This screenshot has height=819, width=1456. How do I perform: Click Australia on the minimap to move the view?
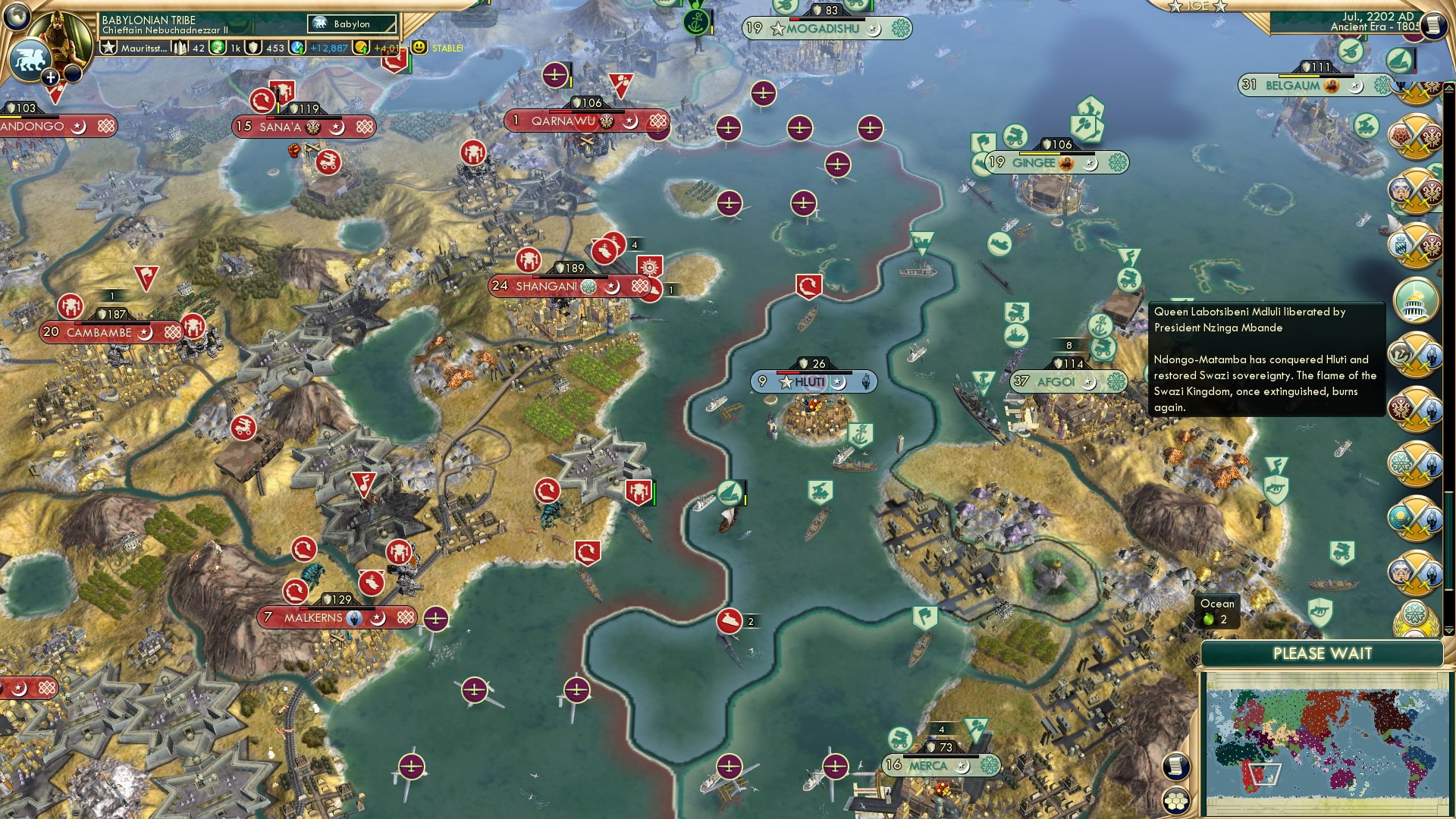coord(1343,778)
